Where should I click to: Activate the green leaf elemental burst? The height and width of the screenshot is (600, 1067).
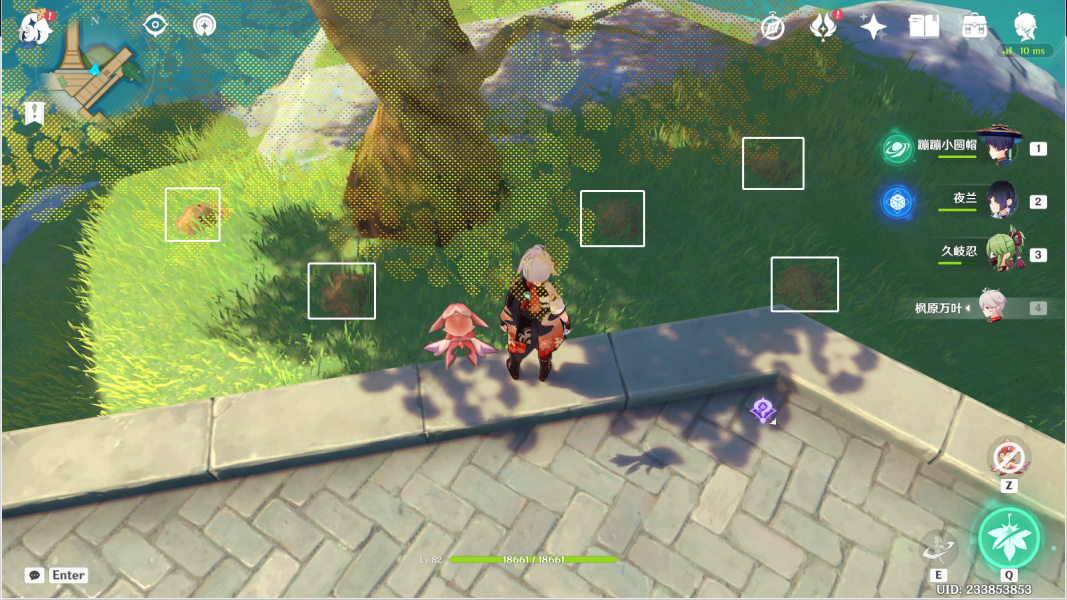[x=1009, y=537]
